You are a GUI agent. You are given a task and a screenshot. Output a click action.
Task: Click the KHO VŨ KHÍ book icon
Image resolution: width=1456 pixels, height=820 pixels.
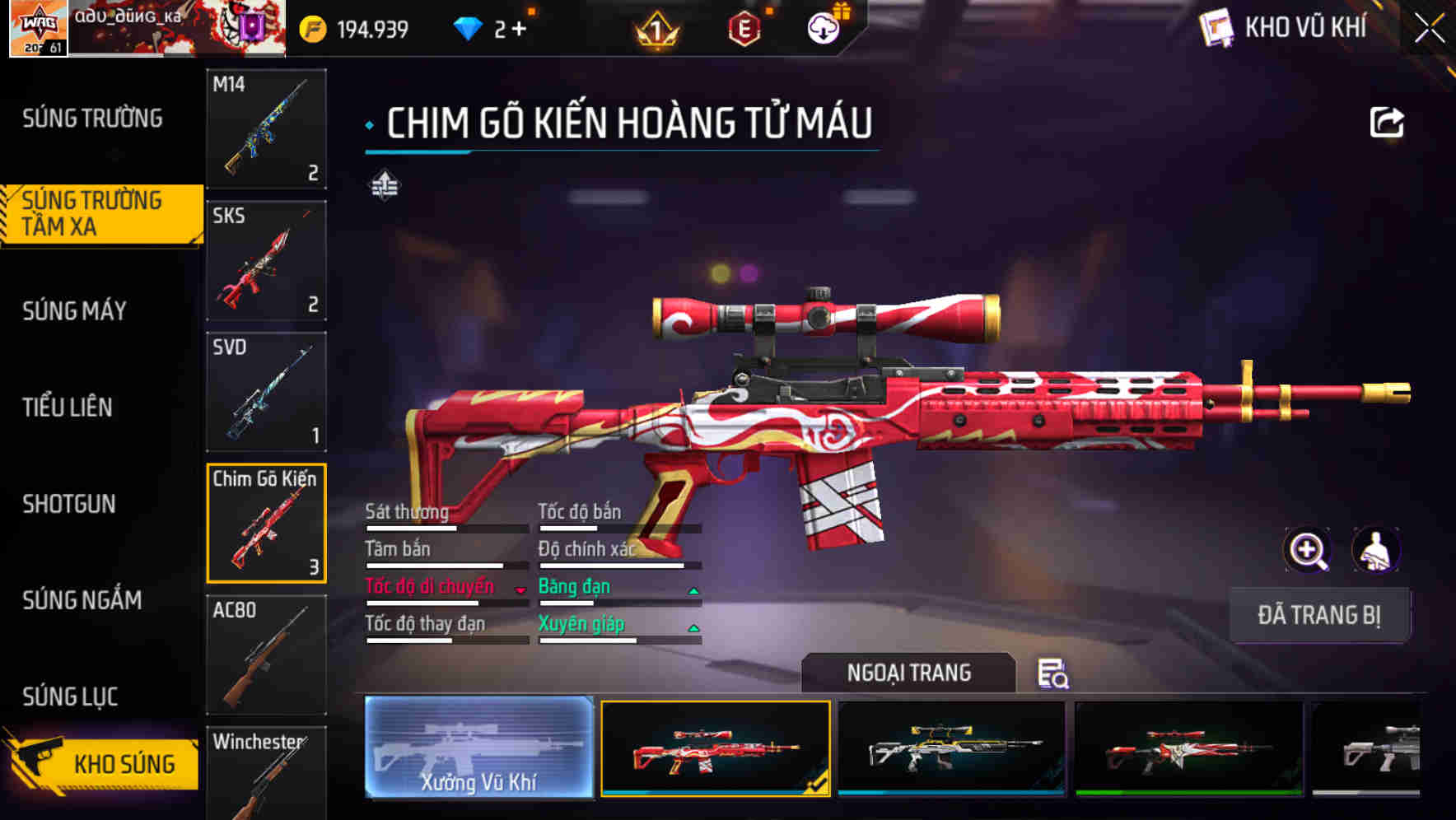pos(1216,26)
